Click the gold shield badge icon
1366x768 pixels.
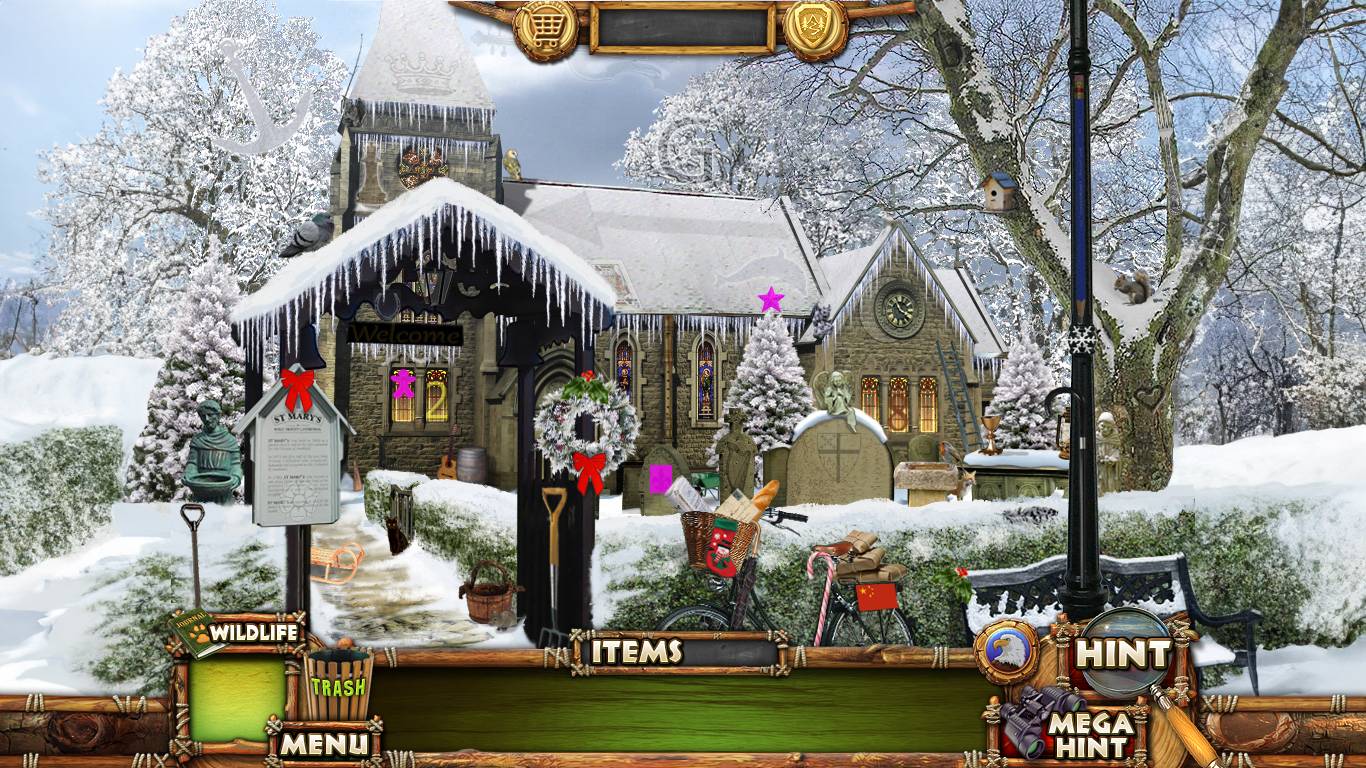point(815,29)
